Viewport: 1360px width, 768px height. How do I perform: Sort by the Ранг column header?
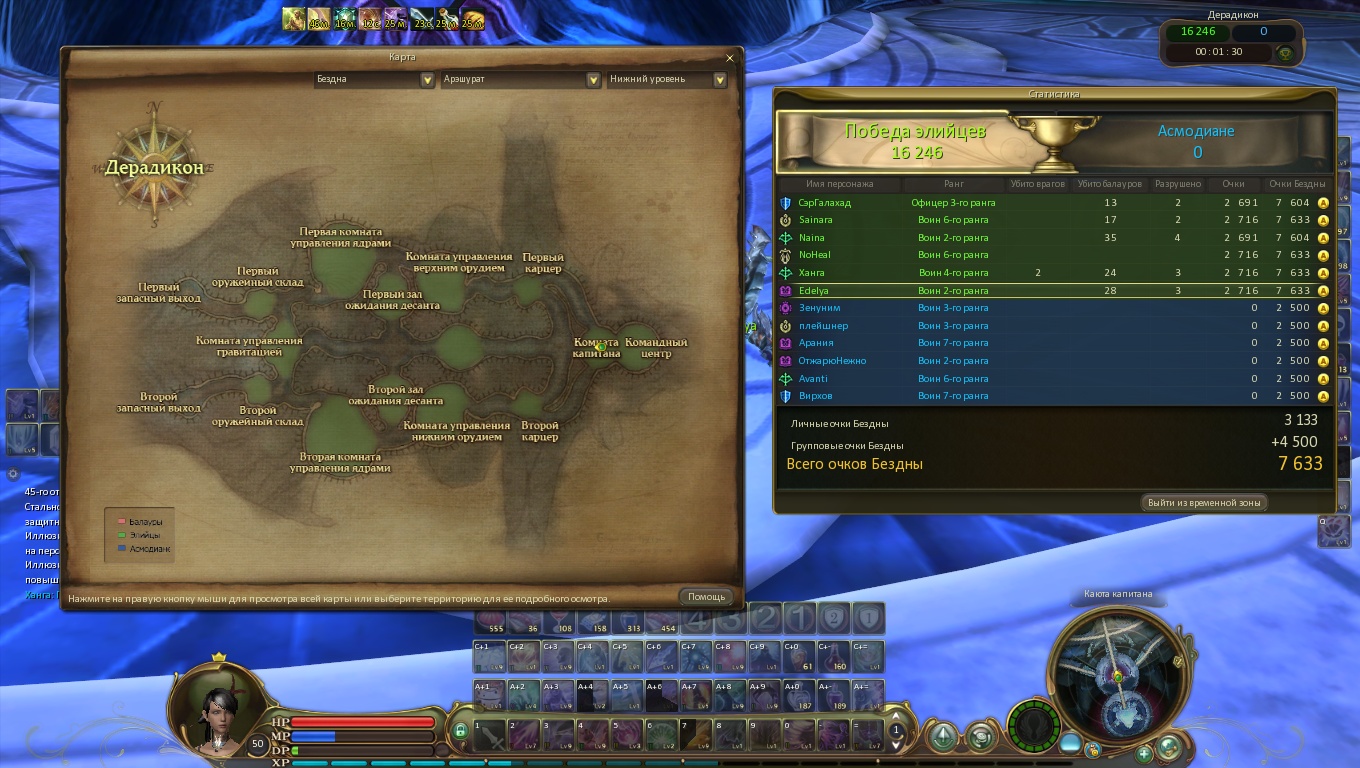coord(953,184)
